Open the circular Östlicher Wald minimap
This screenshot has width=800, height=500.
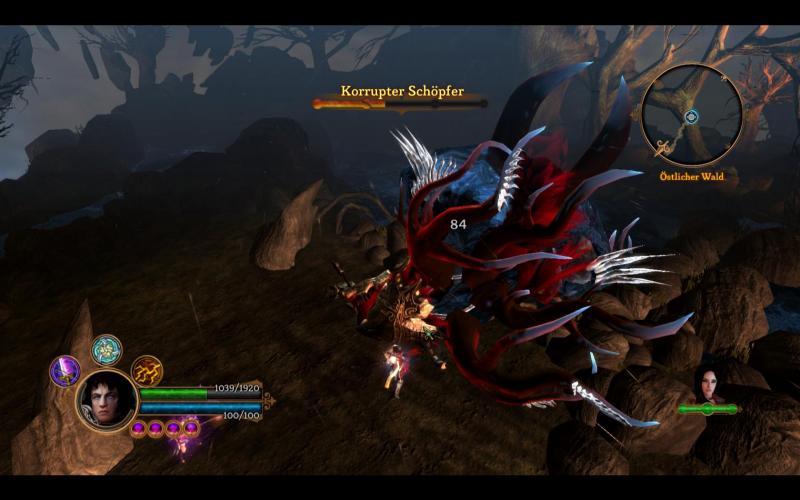click(x=691, y=115)
